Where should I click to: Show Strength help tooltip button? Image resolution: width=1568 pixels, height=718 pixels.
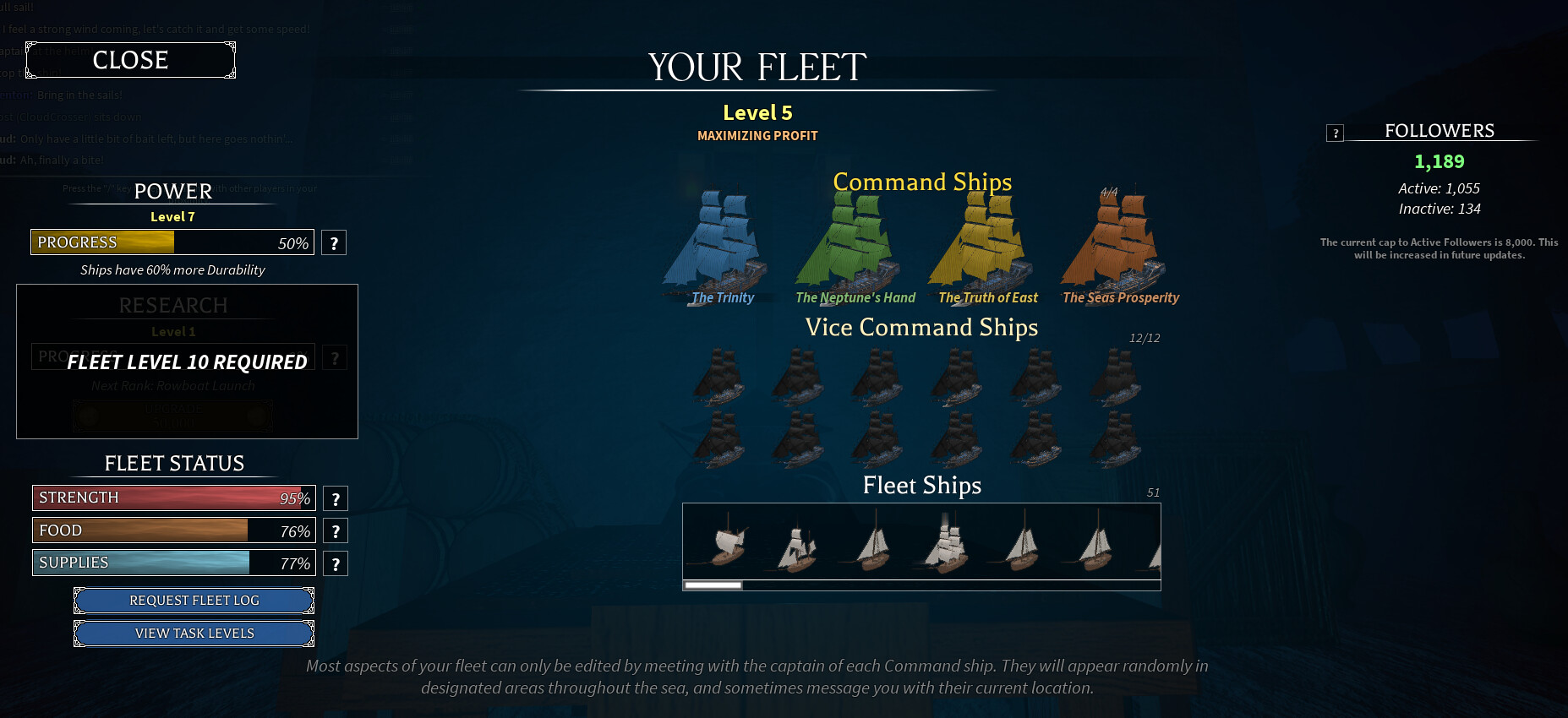336,498
